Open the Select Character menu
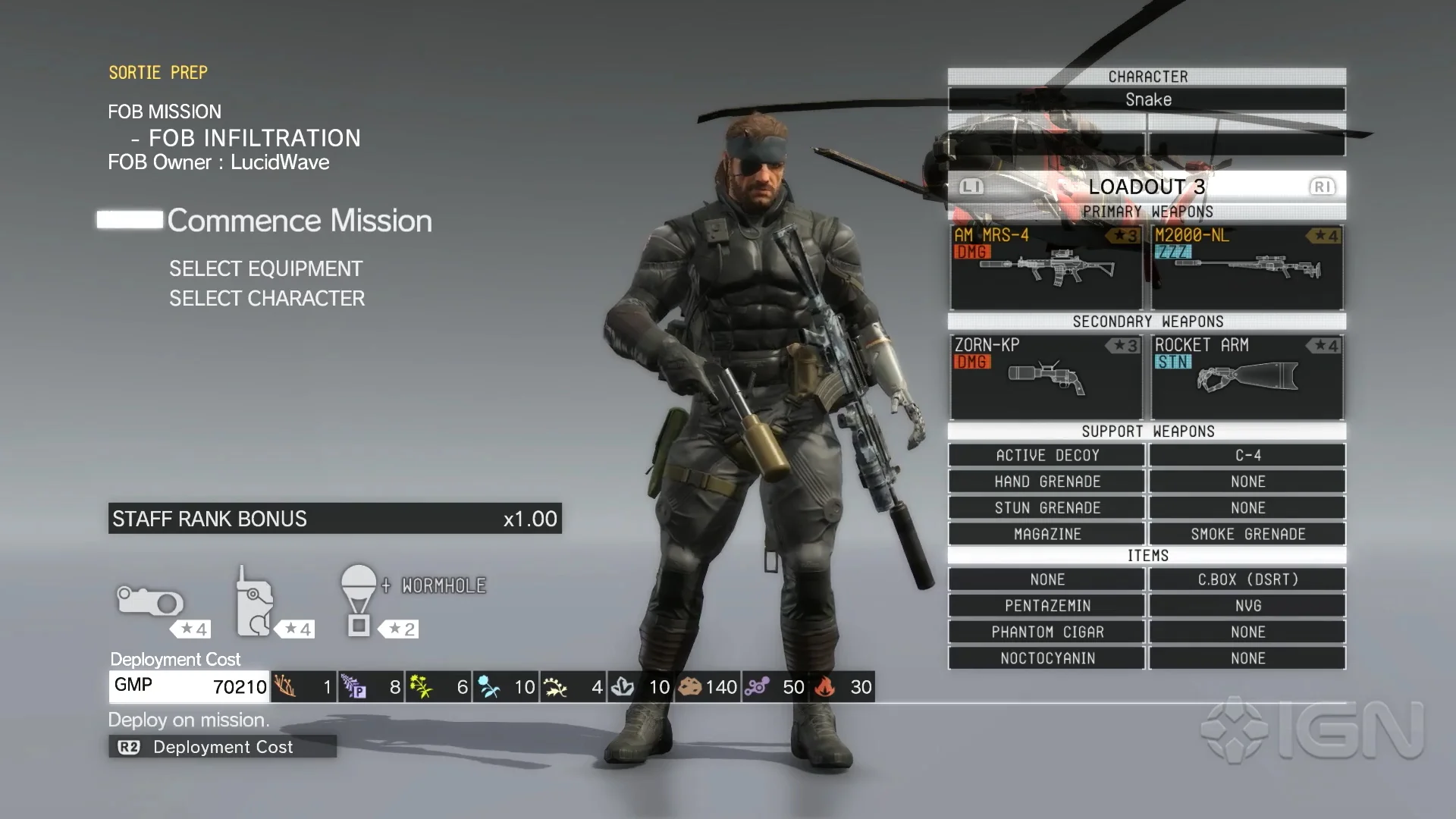The width and height of the screenshot is (1456, 819). (267, 298)
